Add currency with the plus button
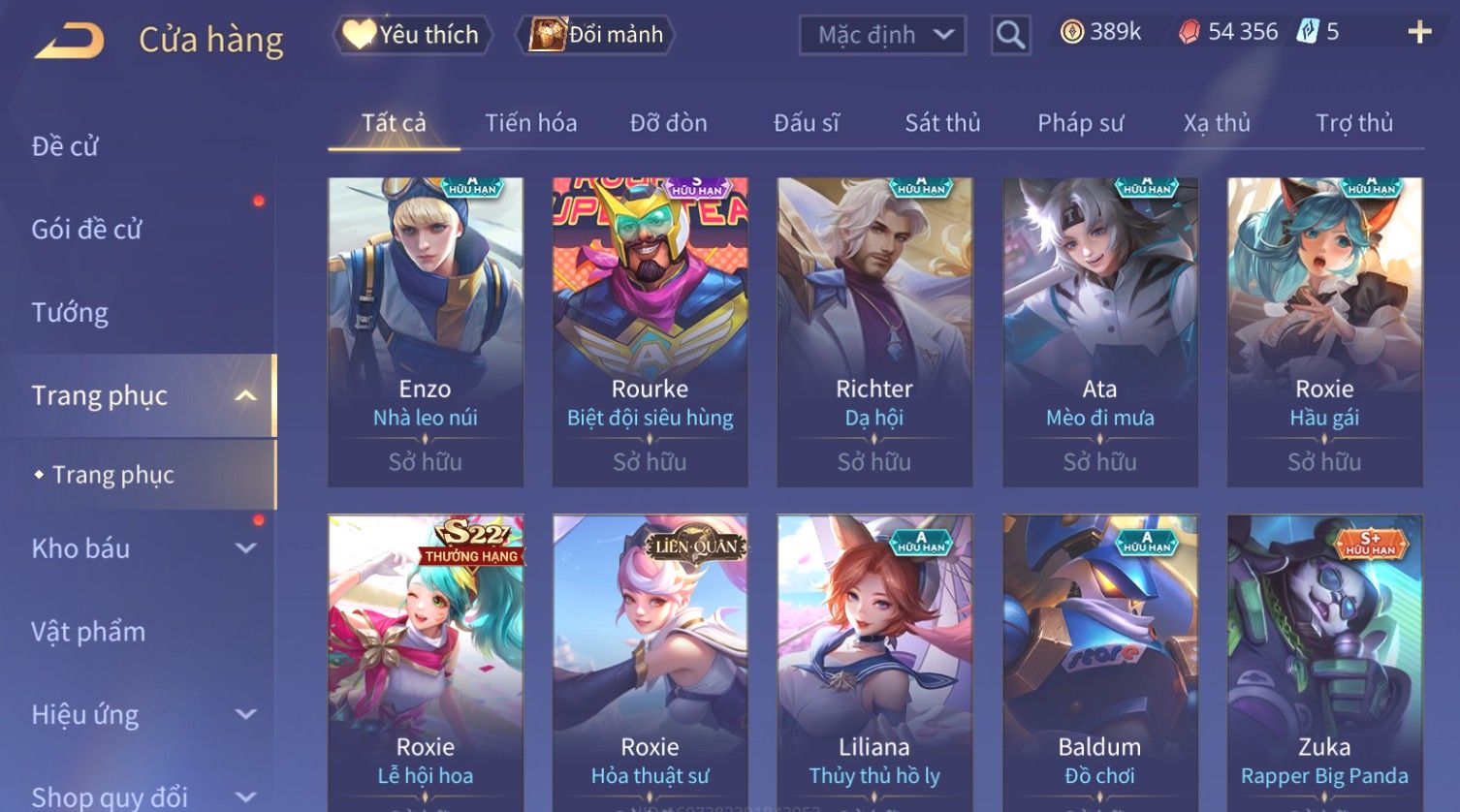 tap(1419, 33)
